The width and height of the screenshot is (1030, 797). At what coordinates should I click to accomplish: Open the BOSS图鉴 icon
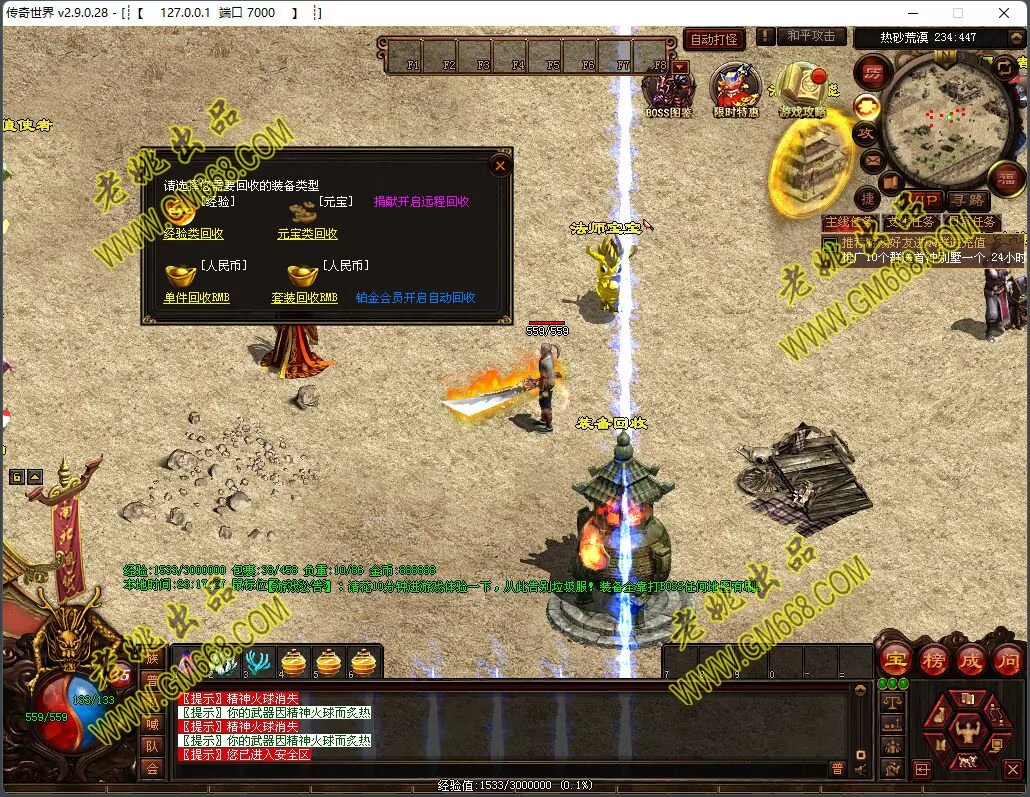point(668,90)
